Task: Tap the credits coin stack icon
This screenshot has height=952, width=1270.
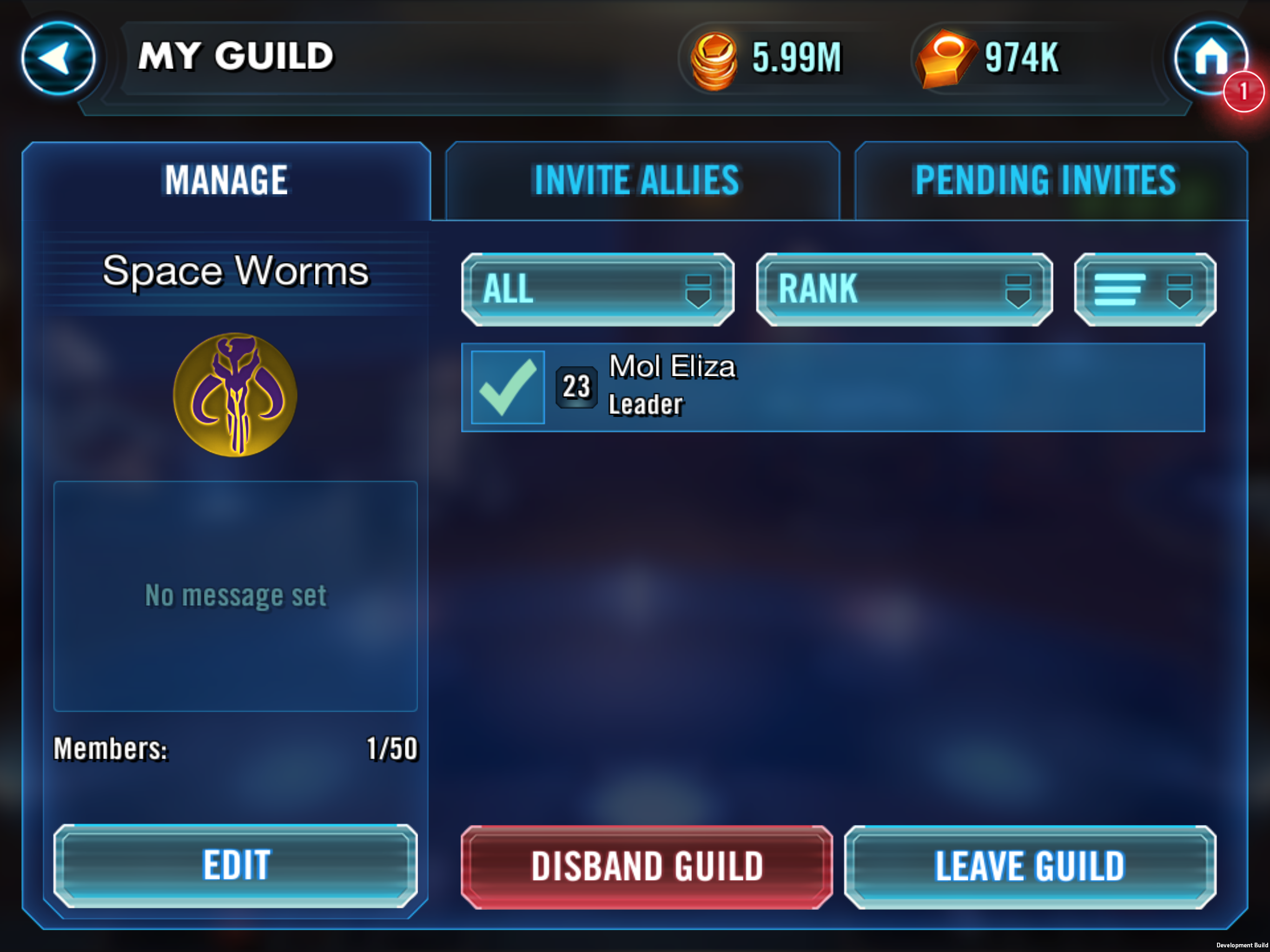Action: tap(714, 59)
